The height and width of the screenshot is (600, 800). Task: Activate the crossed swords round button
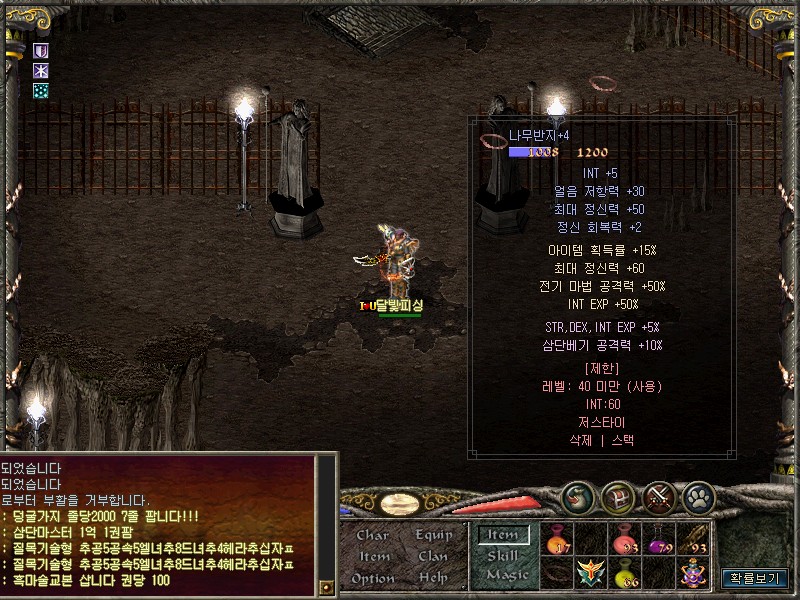(659, 497)
